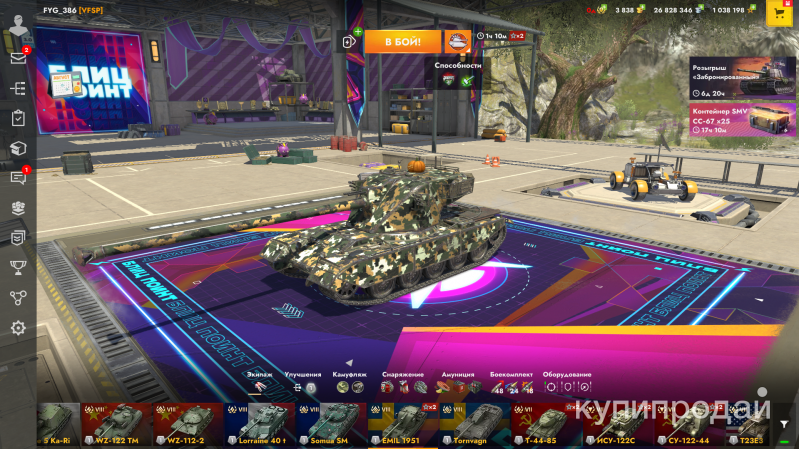
Task: Open the missions clipboard icon
Action: [17, 118]
